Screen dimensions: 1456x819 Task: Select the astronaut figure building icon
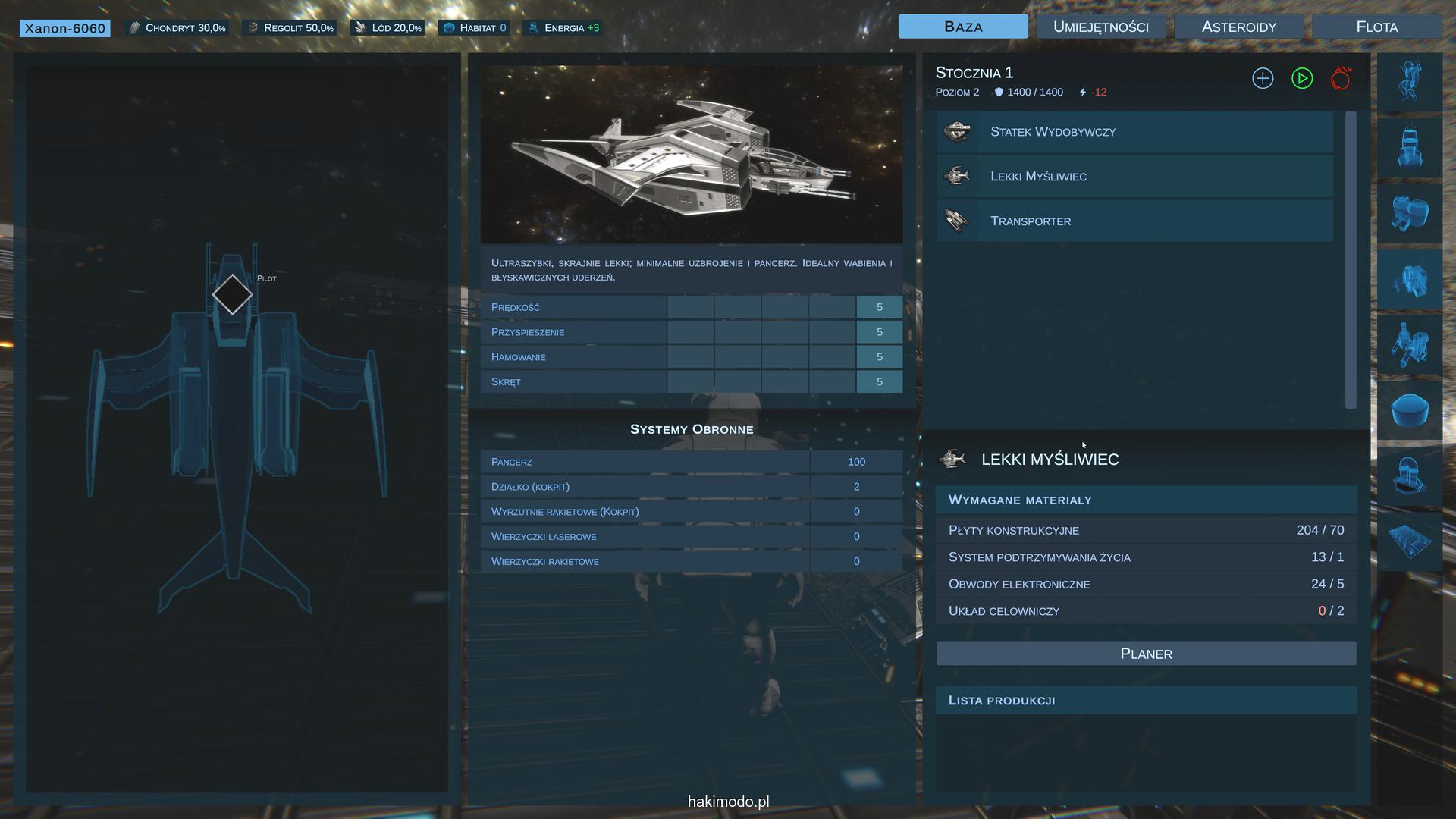(1410, 82)
